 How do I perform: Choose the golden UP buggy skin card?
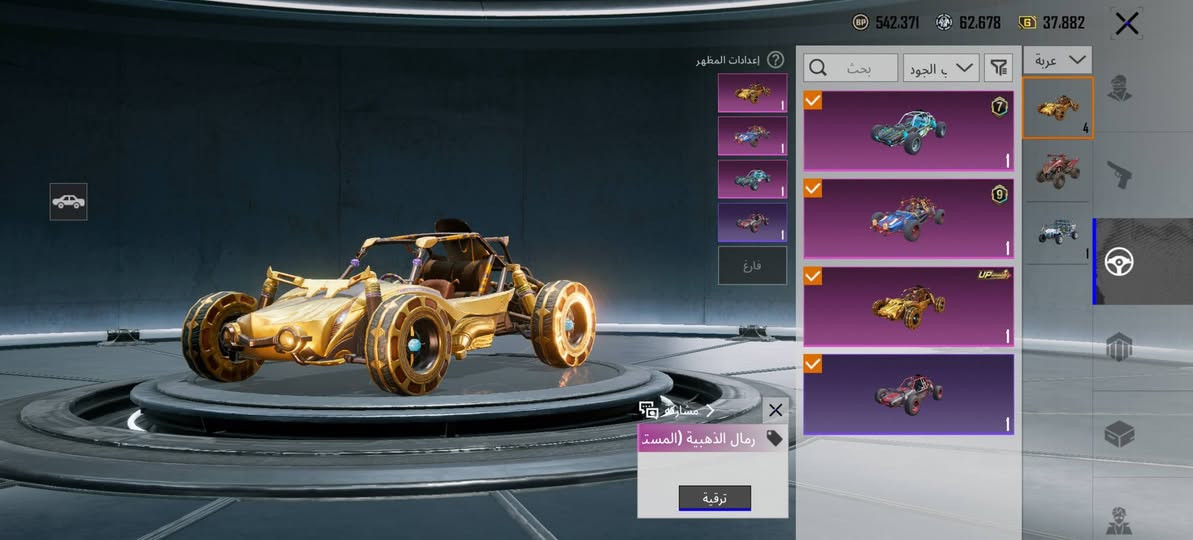tap(908, 305)
